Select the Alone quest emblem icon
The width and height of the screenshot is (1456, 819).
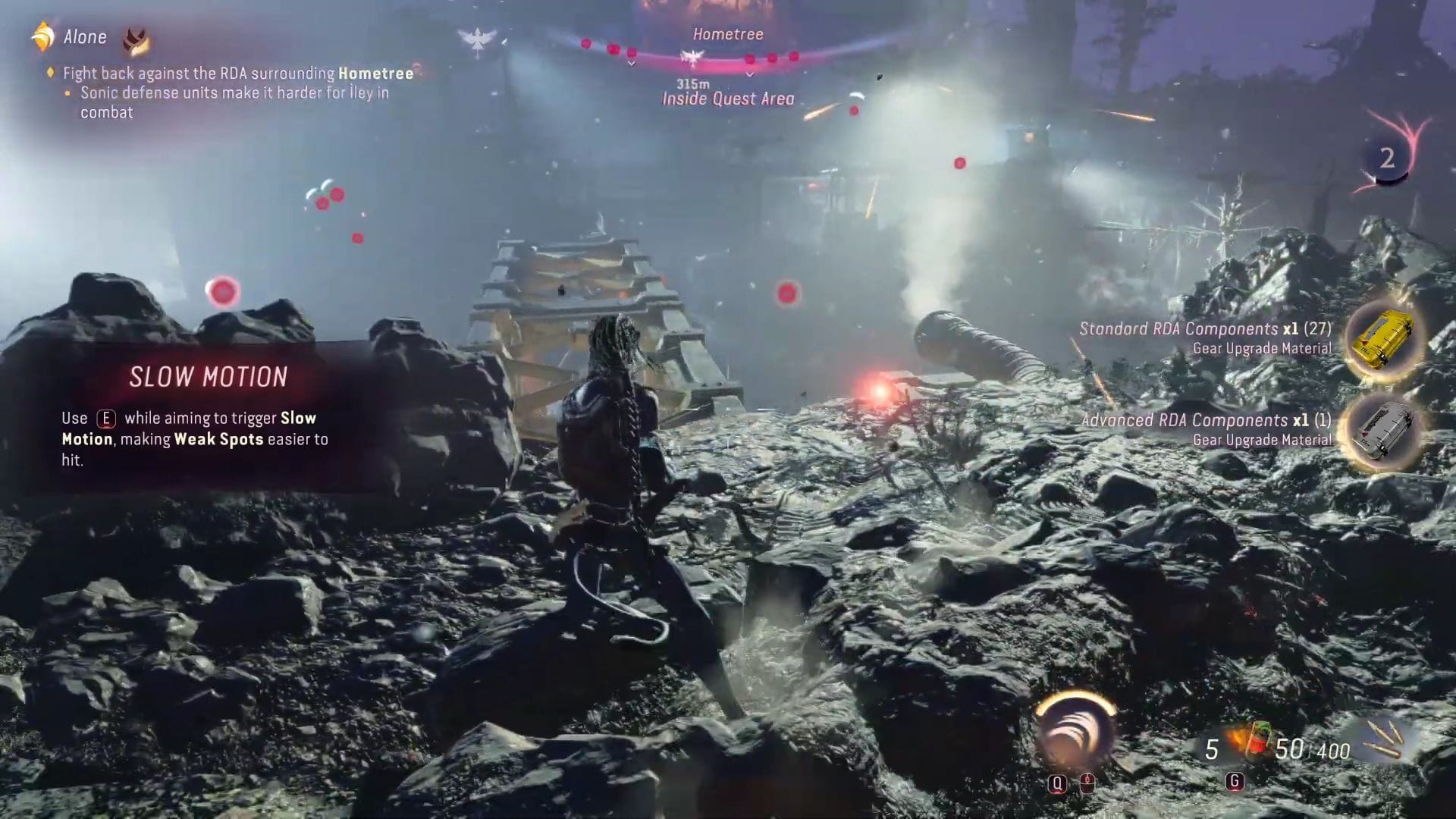pos(43,36)
